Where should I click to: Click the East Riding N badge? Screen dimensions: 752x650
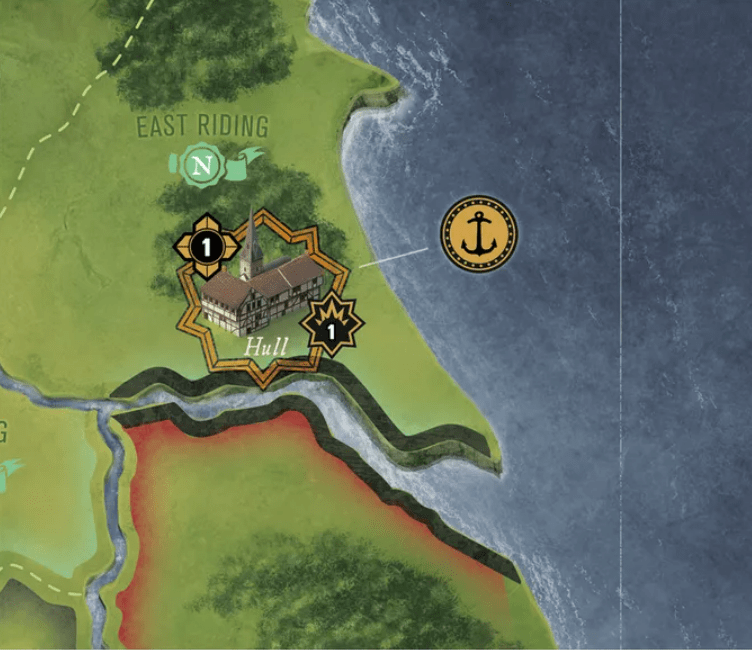coord(205,166)
